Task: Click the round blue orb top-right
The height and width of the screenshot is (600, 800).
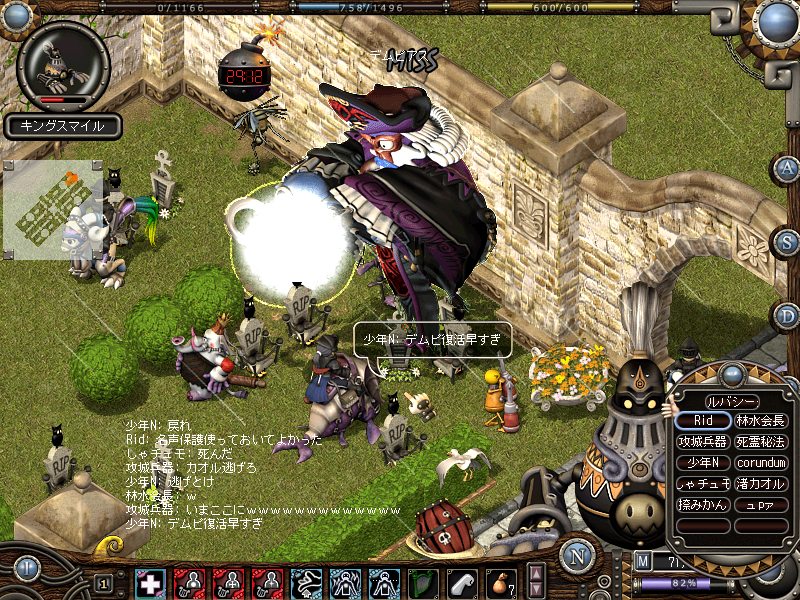Action: click(x=776, y=21)
